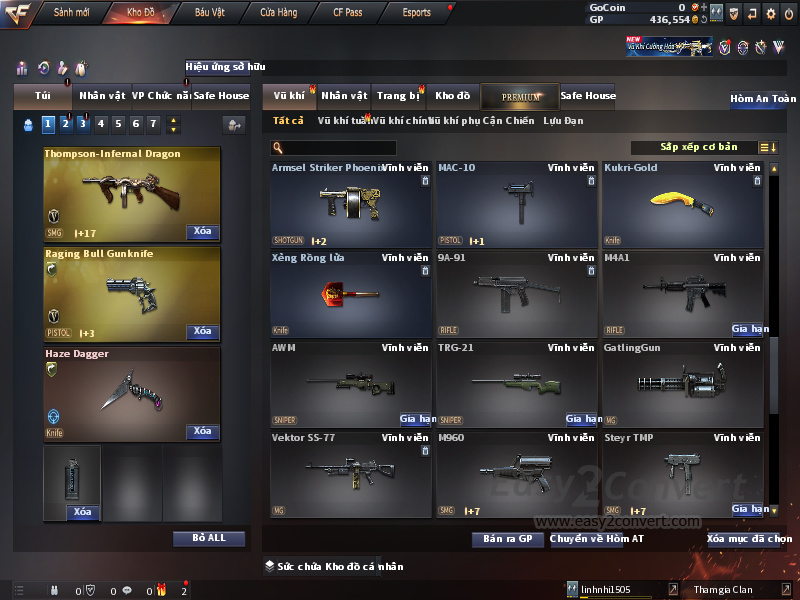The height and width of the screenshot is (600, 800).
Task: Go to the CF Pass tab
Action: 348,13
